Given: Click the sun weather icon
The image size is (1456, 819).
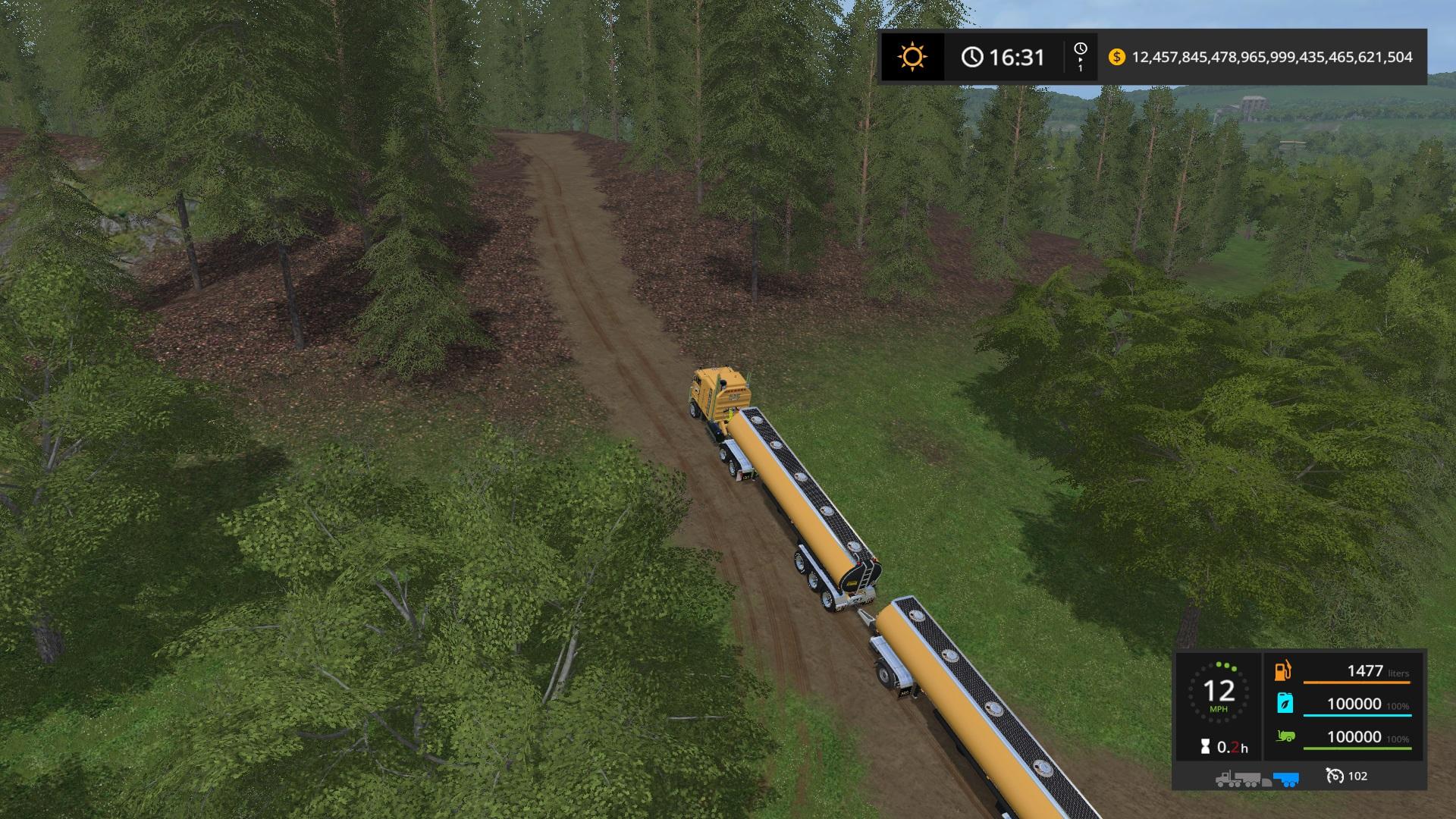Looking at the screenshot, I should point(912,57).
